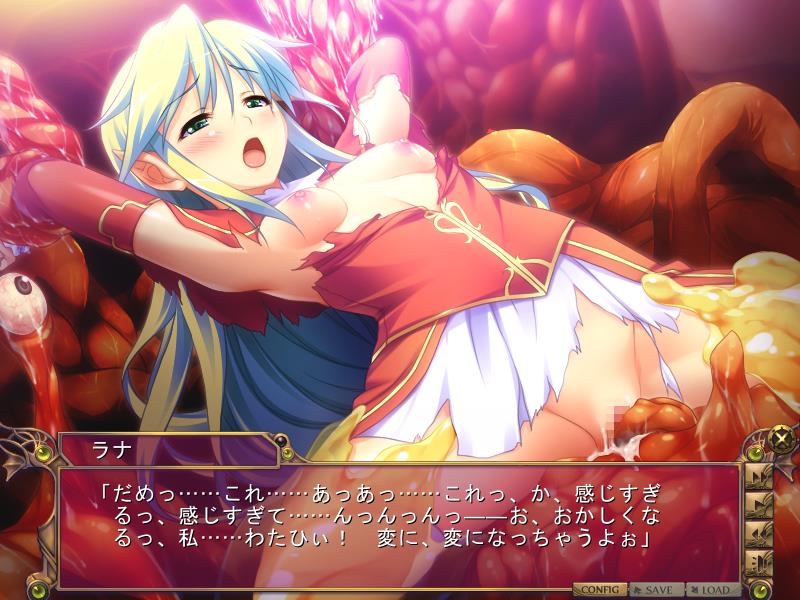Open the CONFIG settings menu
Screen dimensions: 800x600
click(x=599, y=590)
